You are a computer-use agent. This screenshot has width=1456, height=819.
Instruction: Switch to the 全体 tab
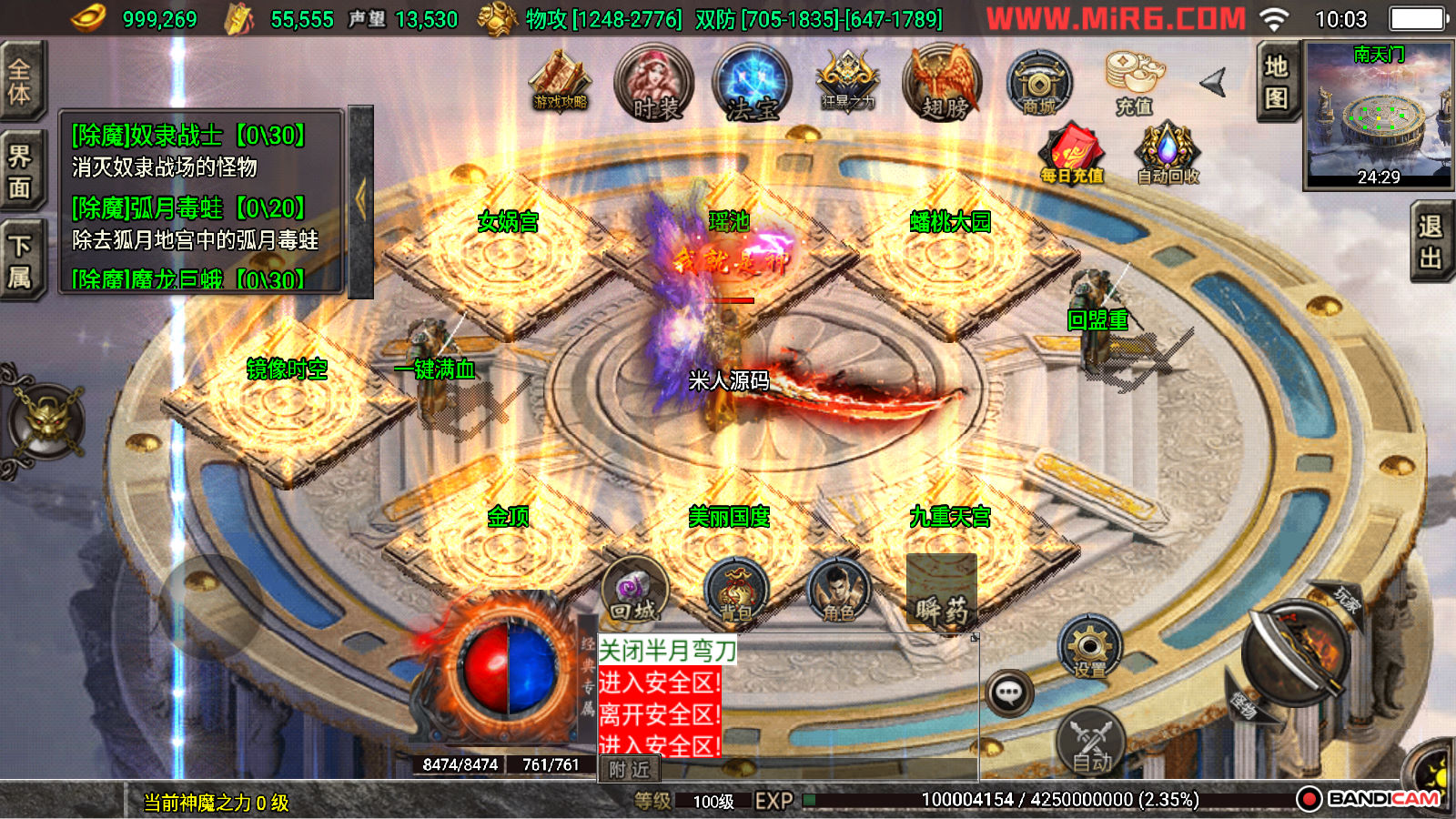pyautogui.click(x=20, y=80)
